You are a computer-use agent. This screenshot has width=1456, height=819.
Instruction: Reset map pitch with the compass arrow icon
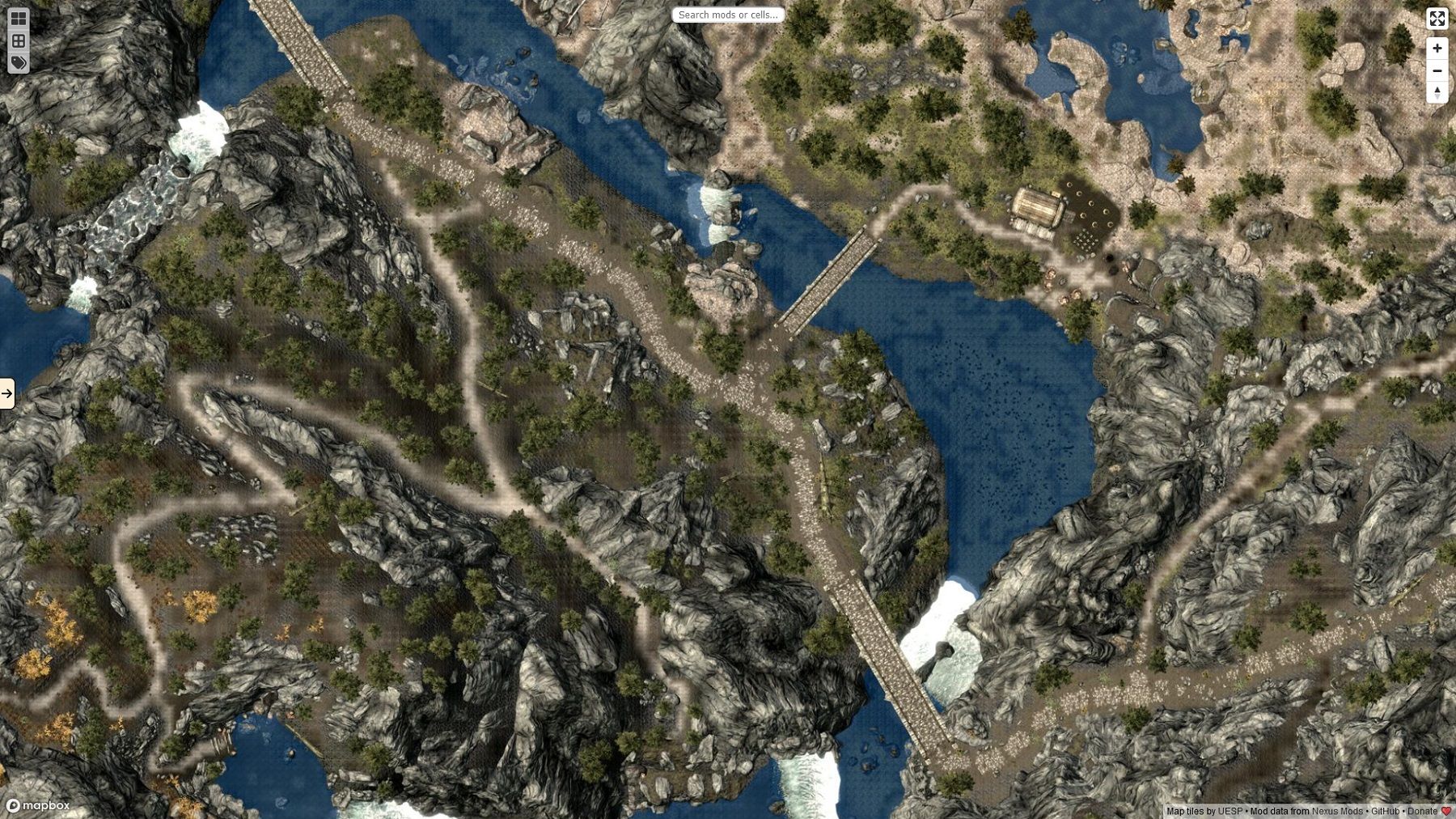point(1437,93)
